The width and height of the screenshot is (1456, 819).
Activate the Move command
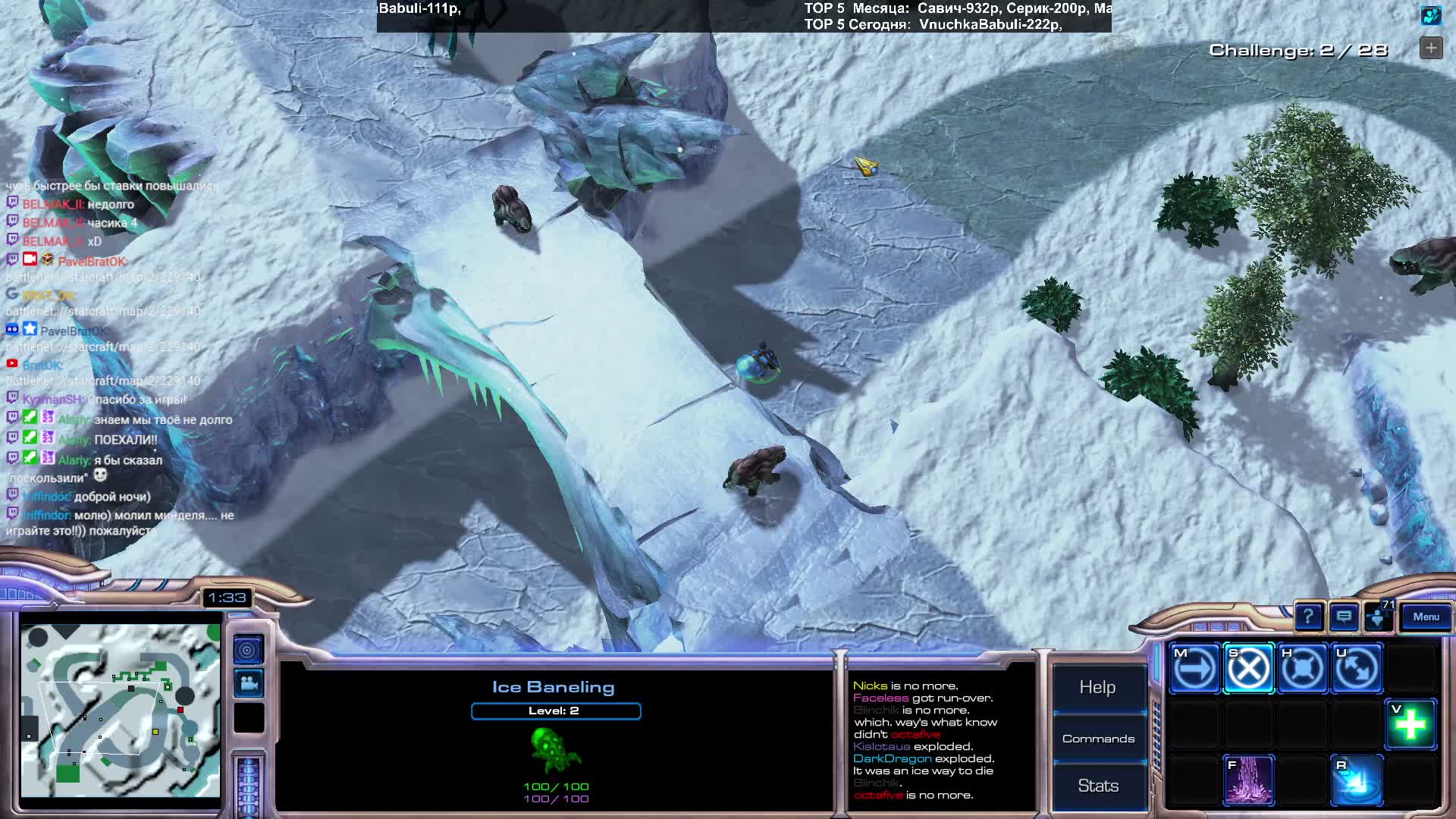[1194, 669]
